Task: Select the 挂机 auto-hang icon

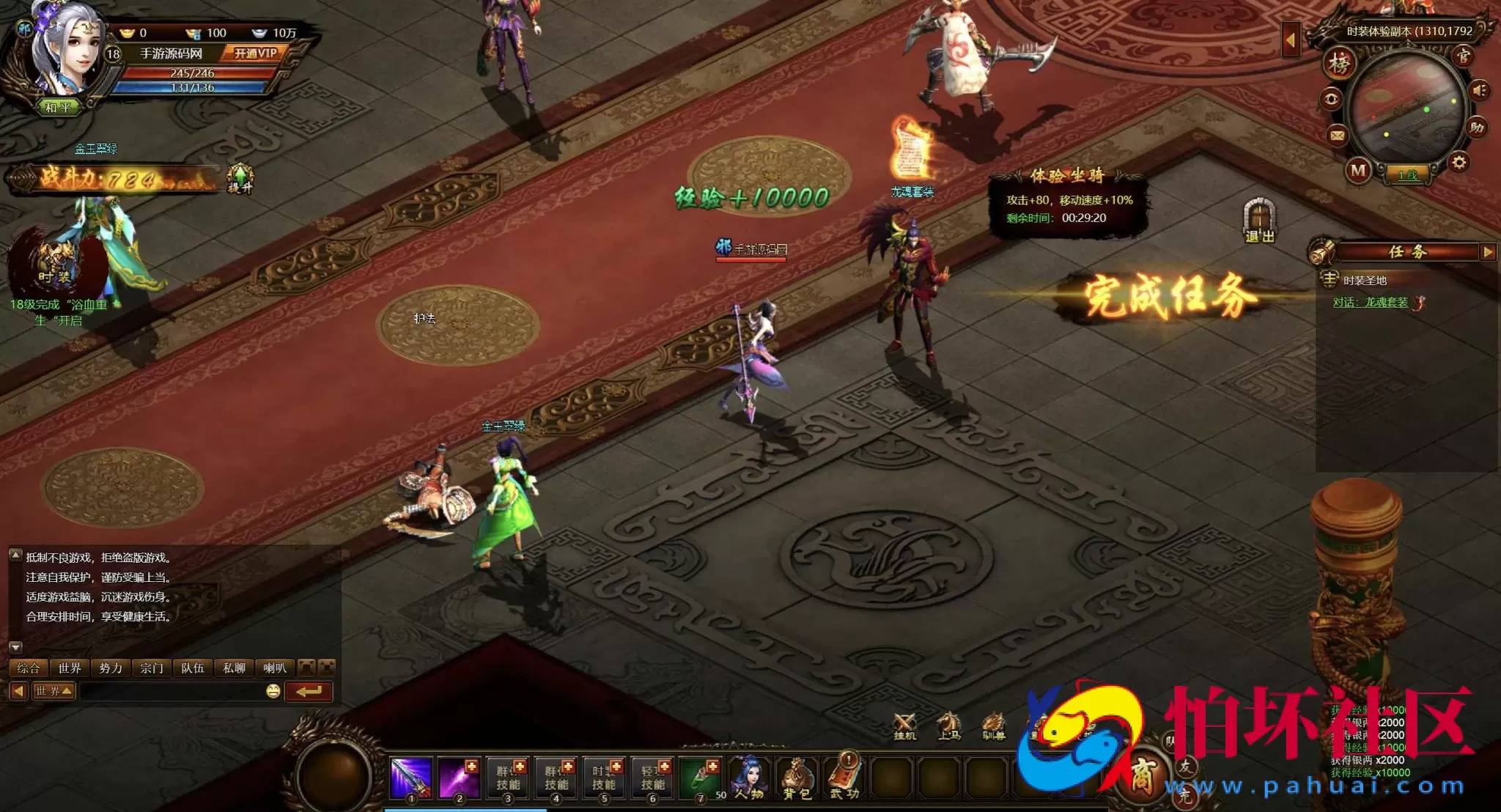Action: pos(904,722)
